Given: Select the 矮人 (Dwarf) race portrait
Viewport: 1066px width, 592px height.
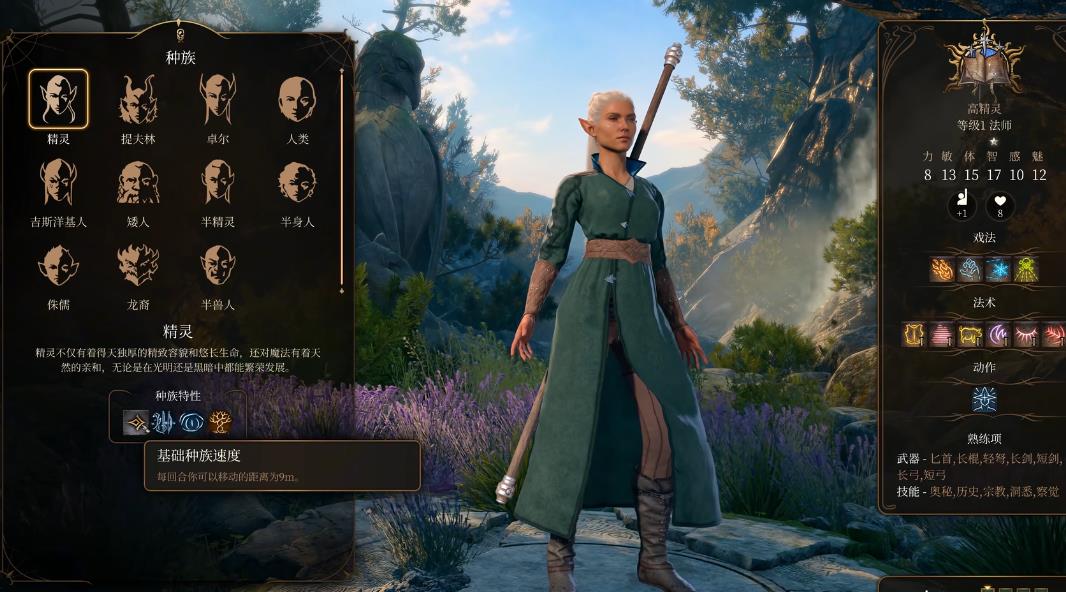Looking at the screenshot, I should pyautogui.click(x=138, y=182).
